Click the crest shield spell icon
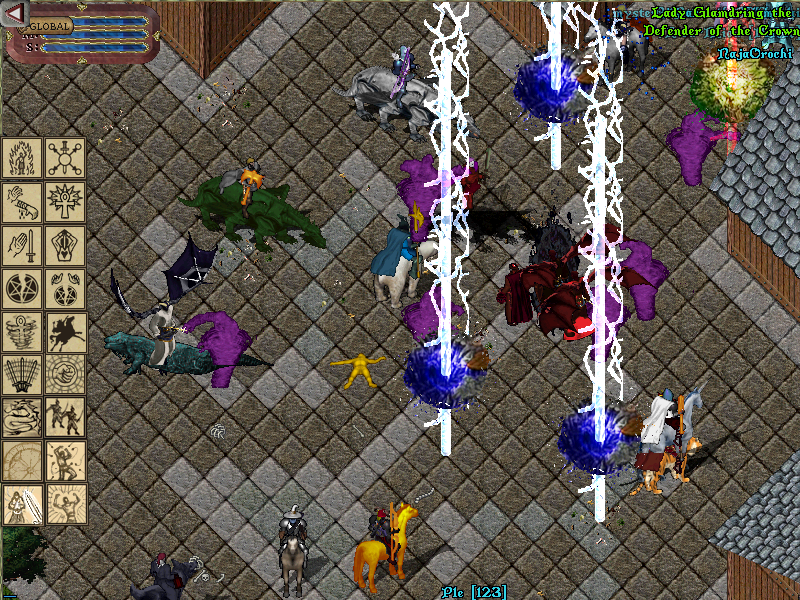The width and height of the screenshot is (800, 600). click(65, 245)
